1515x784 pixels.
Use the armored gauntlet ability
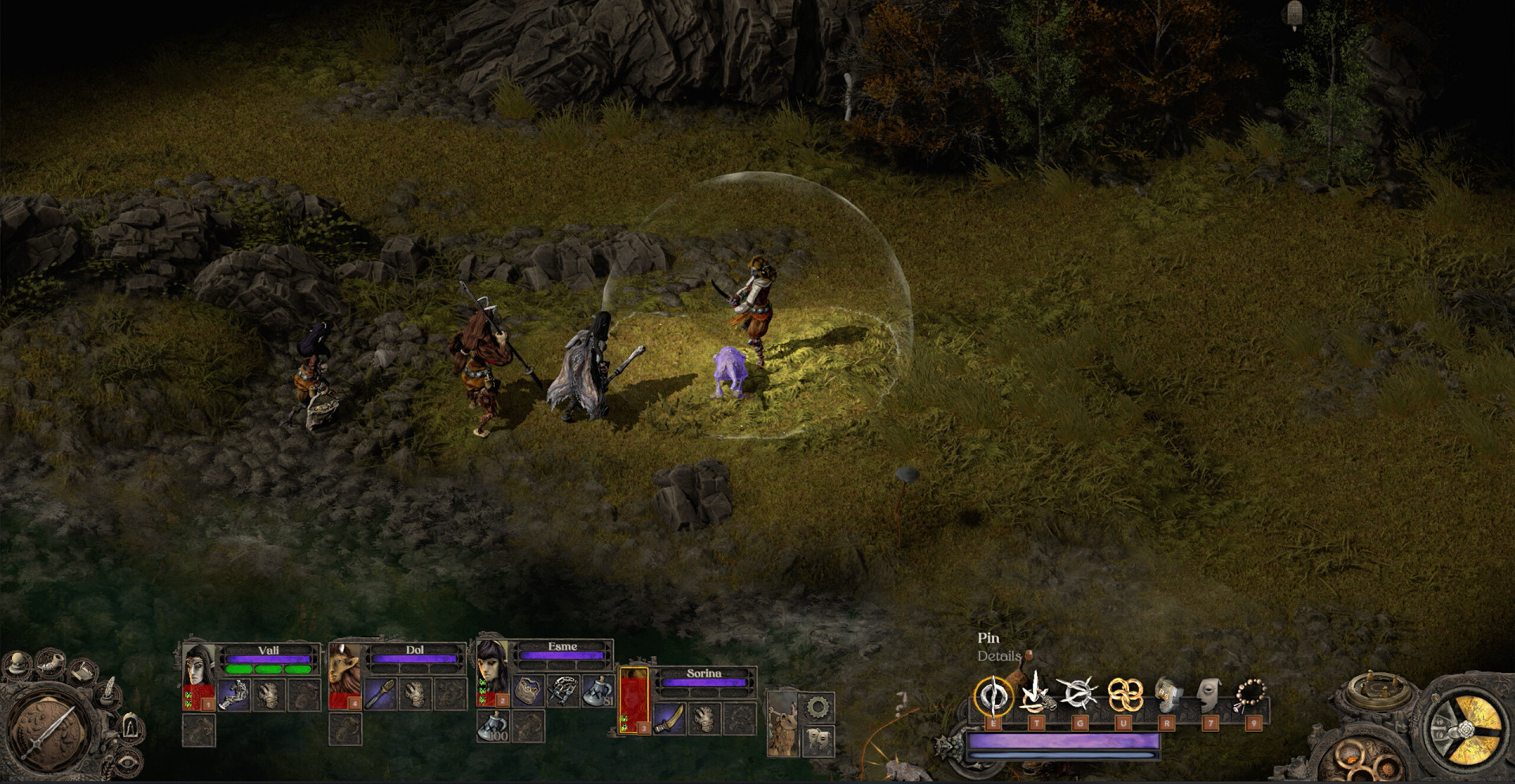click(1166, 695)
